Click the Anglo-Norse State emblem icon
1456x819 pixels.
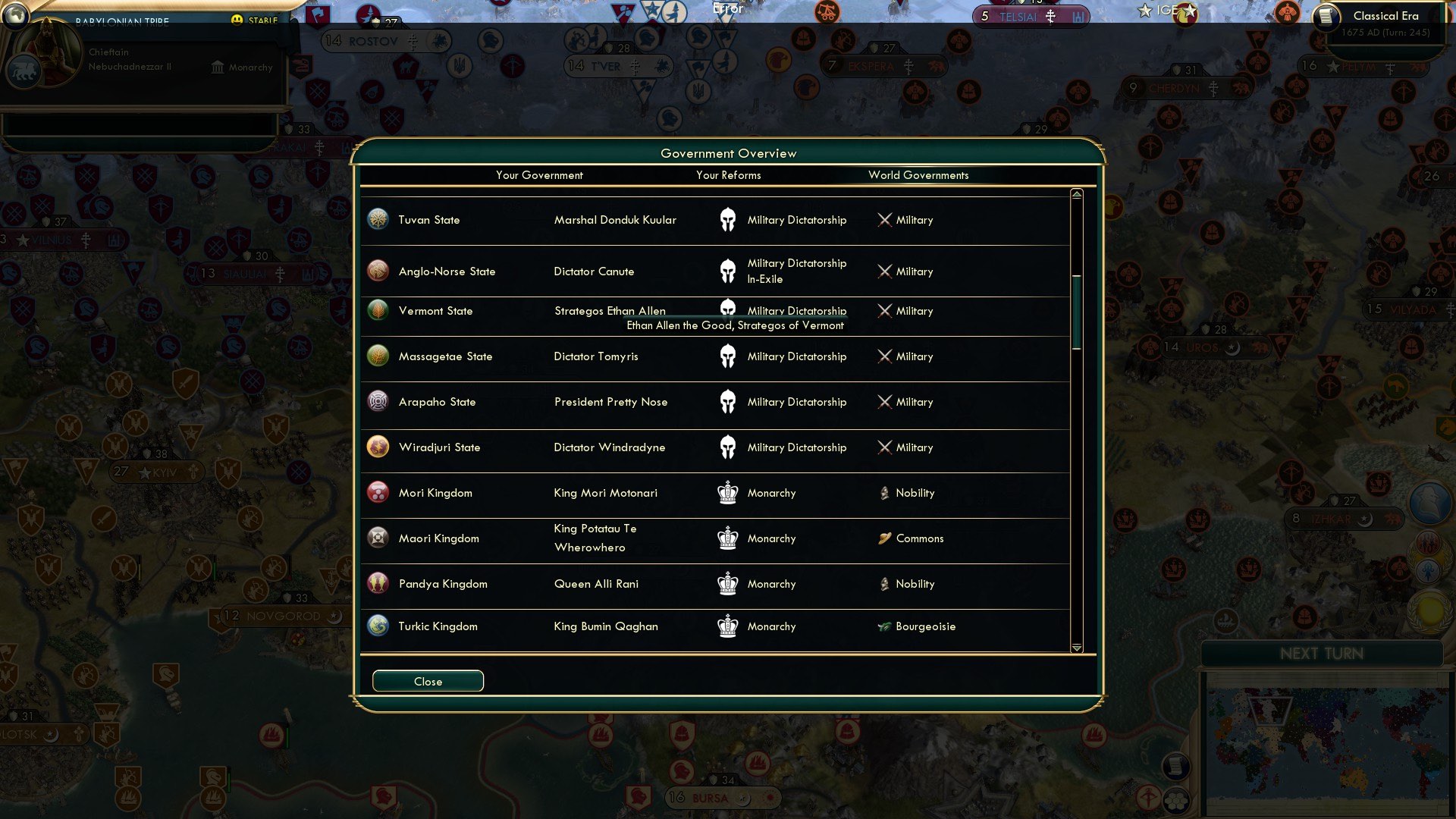[378, 271]
